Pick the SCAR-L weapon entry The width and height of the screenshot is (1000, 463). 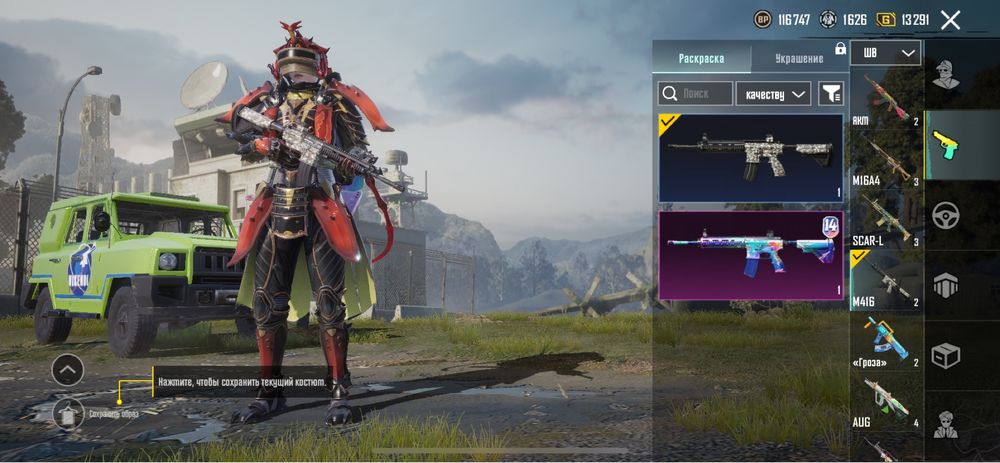point(886,222)
